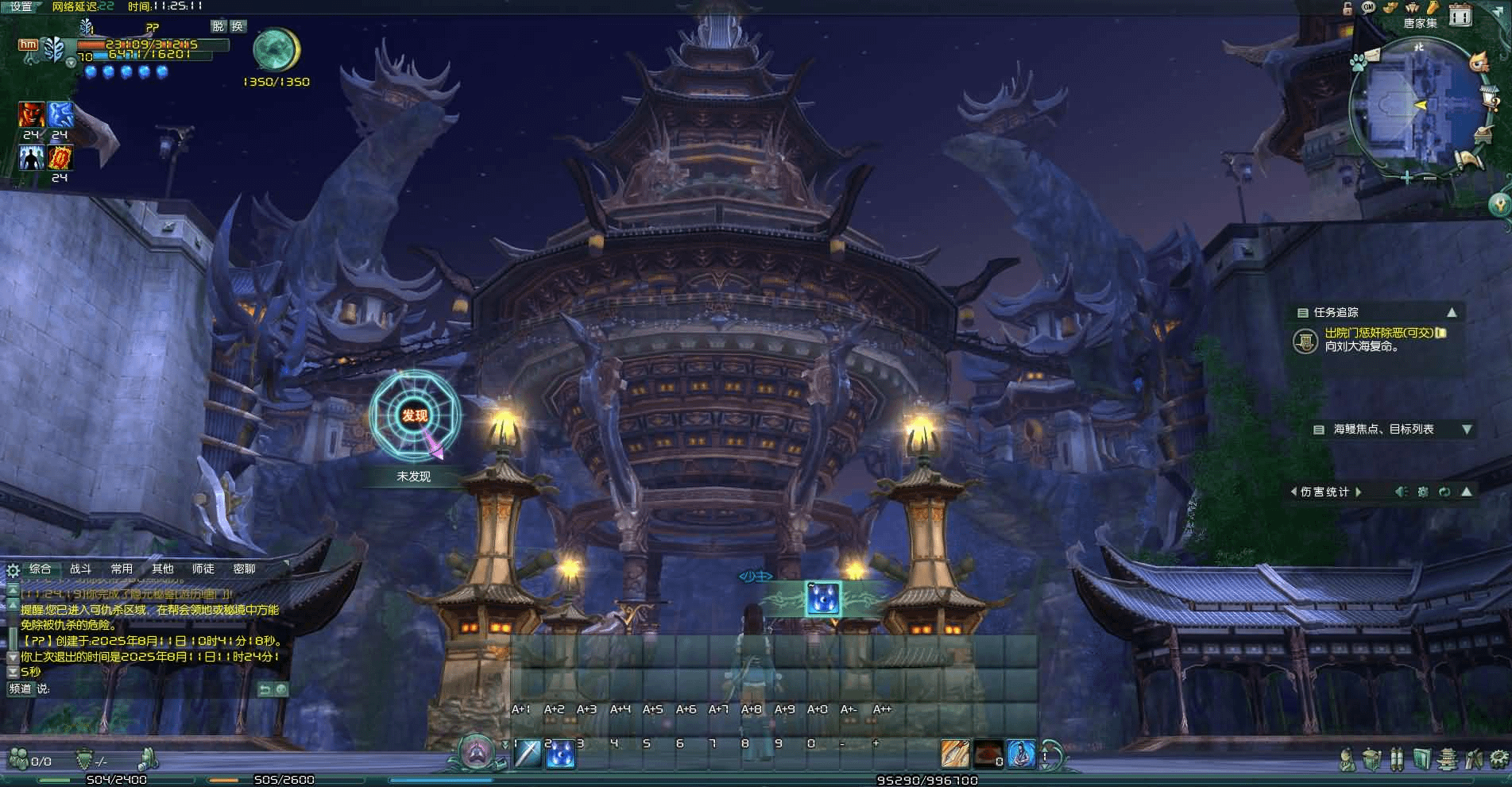Zoom out the minimap with the minus button
The width and height of the screenshot is (1512, 787).
tap(1430, 178)
